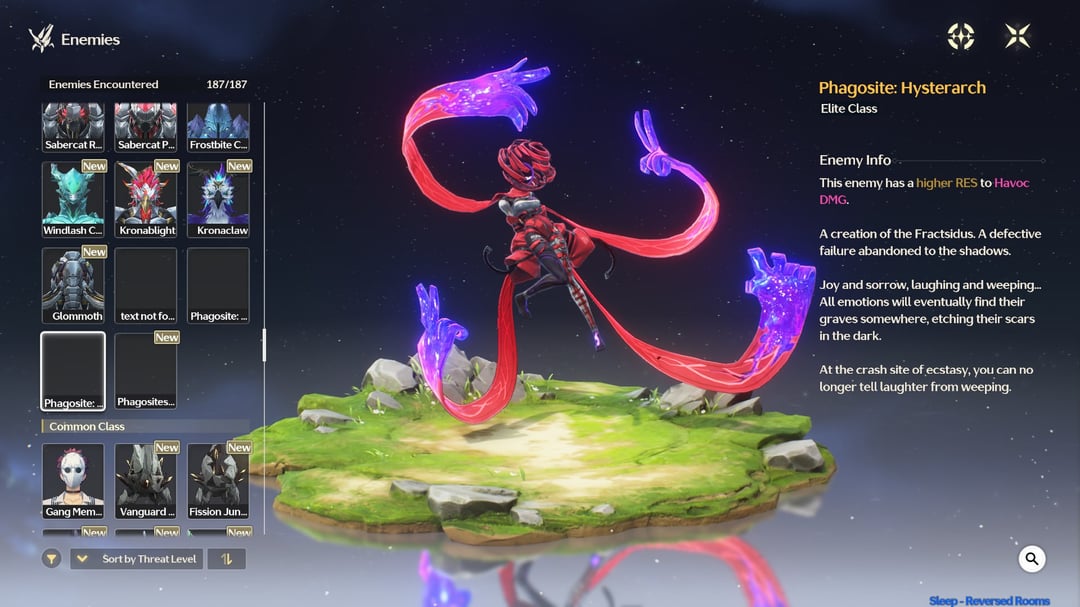The height and width of the screenshot is (607, 1080).
Task: Select the Phagosites tile with New badge
Action: click(146, 371)
